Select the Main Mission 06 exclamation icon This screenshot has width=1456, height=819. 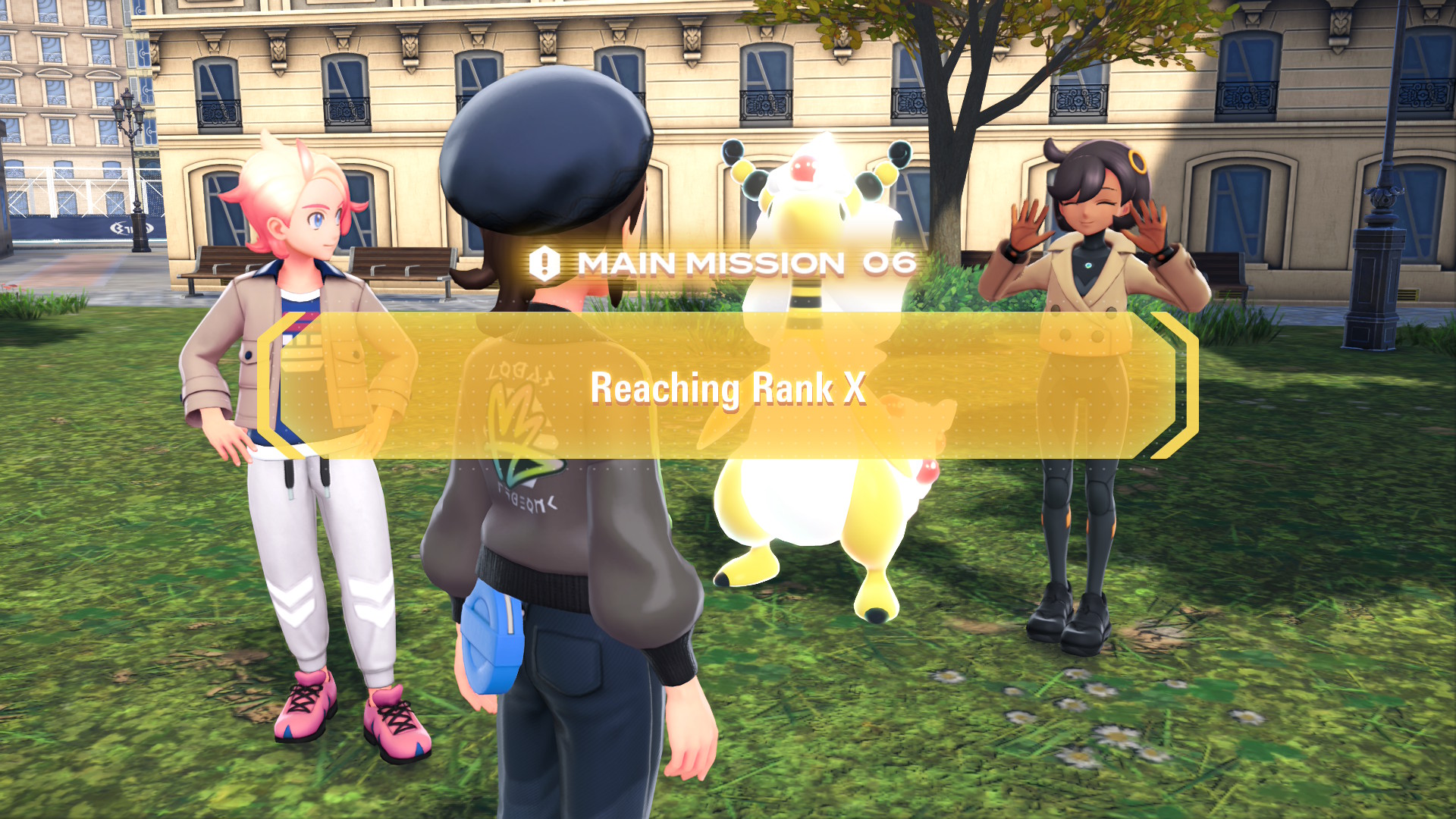tap(544, 264)
